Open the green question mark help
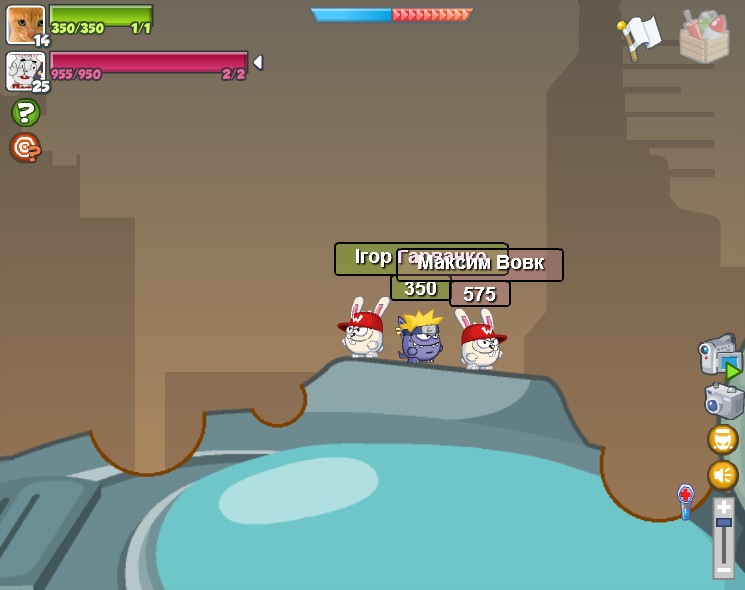Screen dimensions: 745x590 point(25,112)
